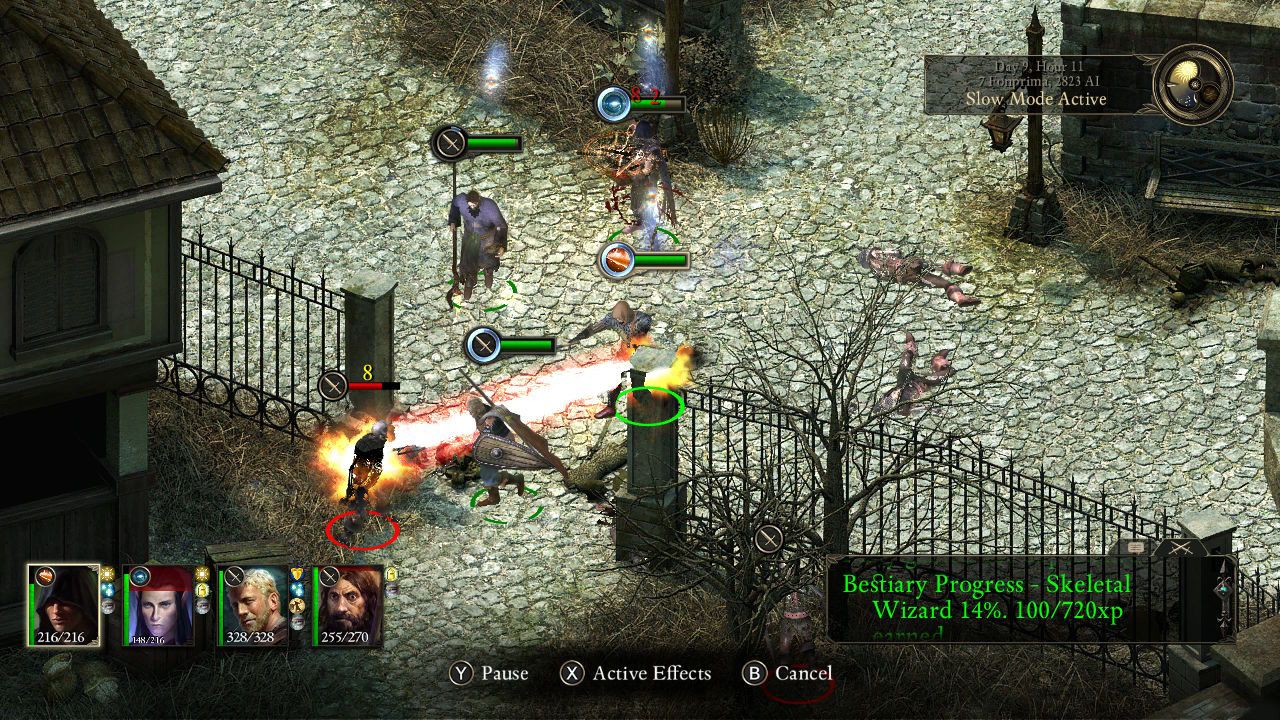This screenshot has width=1280, height=720.
Task: Toggle Slow Mode via the Slow Mode Active indicator
Action: pyautogui.click(x=1036, y=99)
